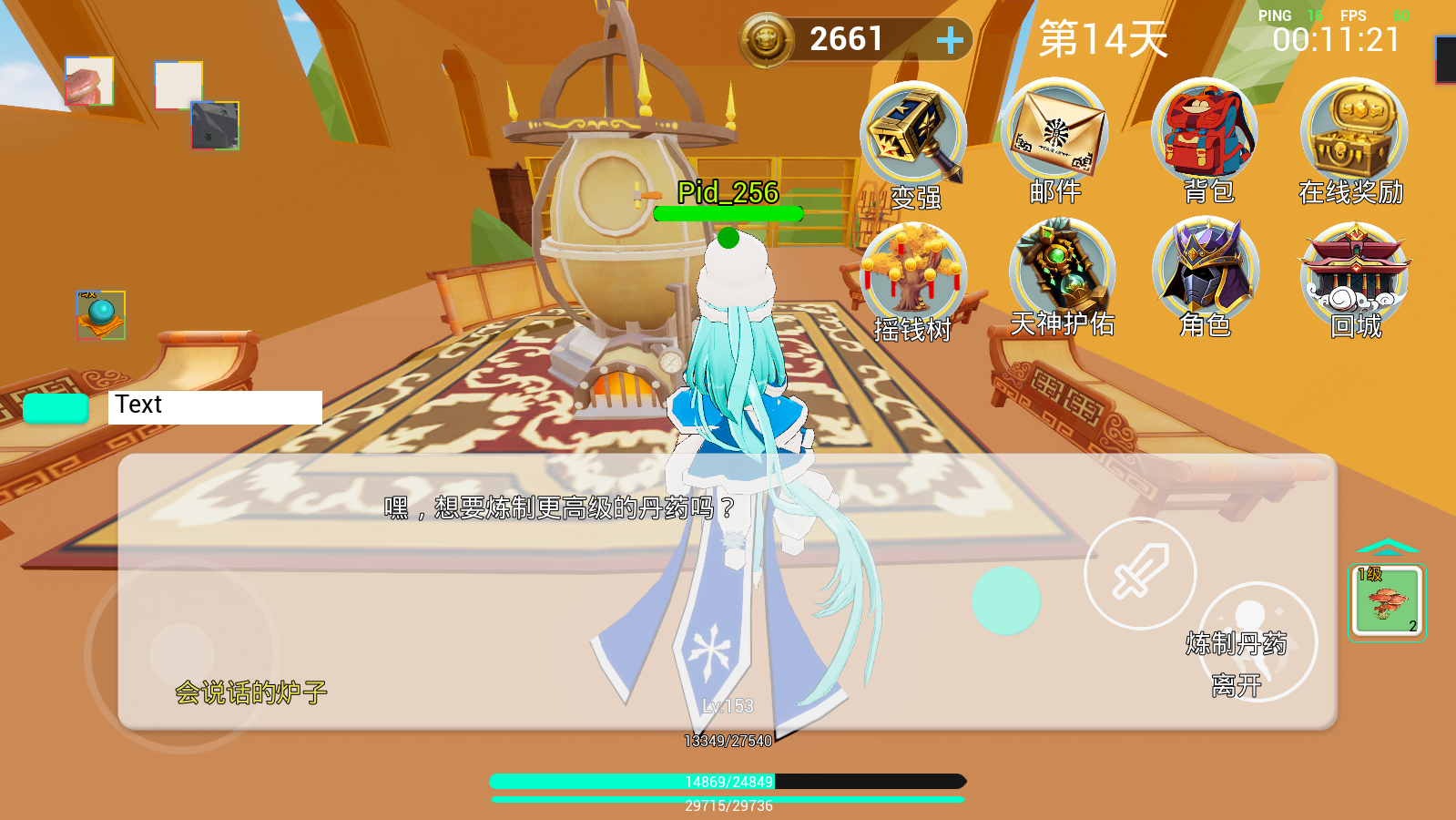Tap the round teal skill button
The width and height of the screenshot is (1456, 820).
tap(1005, 600)
